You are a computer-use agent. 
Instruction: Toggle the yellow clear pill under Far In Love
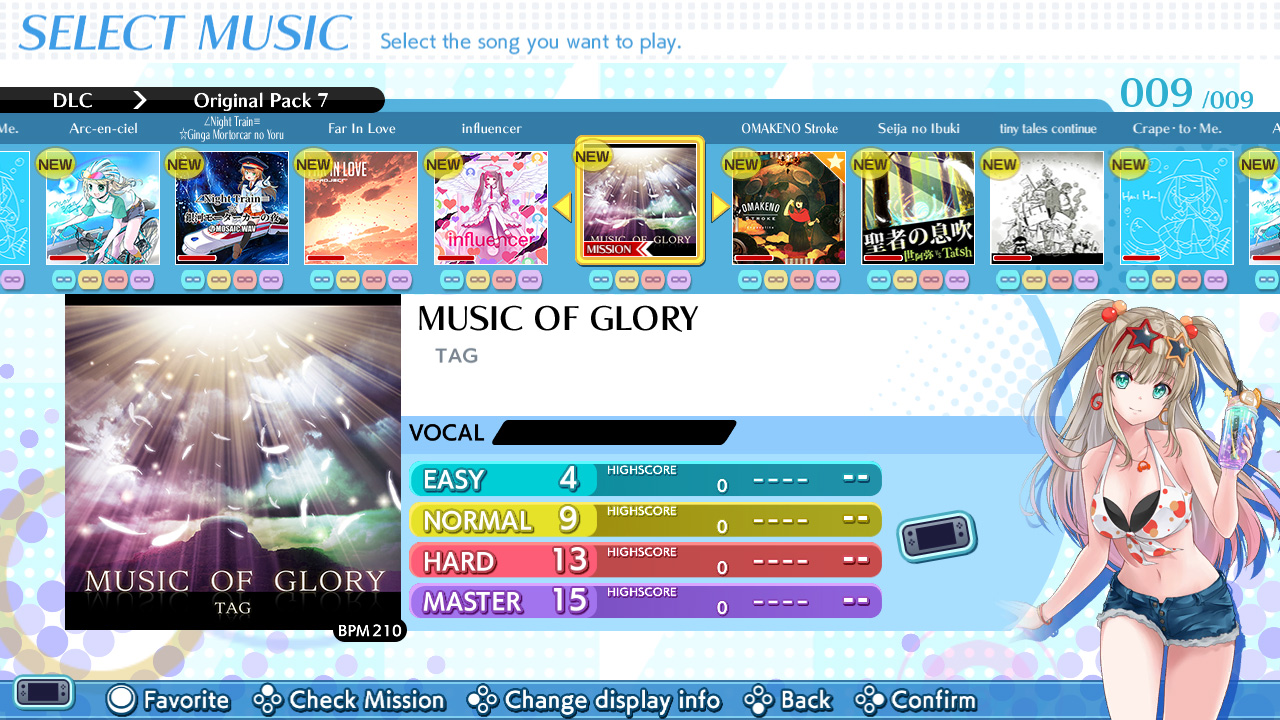click(347, 279)
